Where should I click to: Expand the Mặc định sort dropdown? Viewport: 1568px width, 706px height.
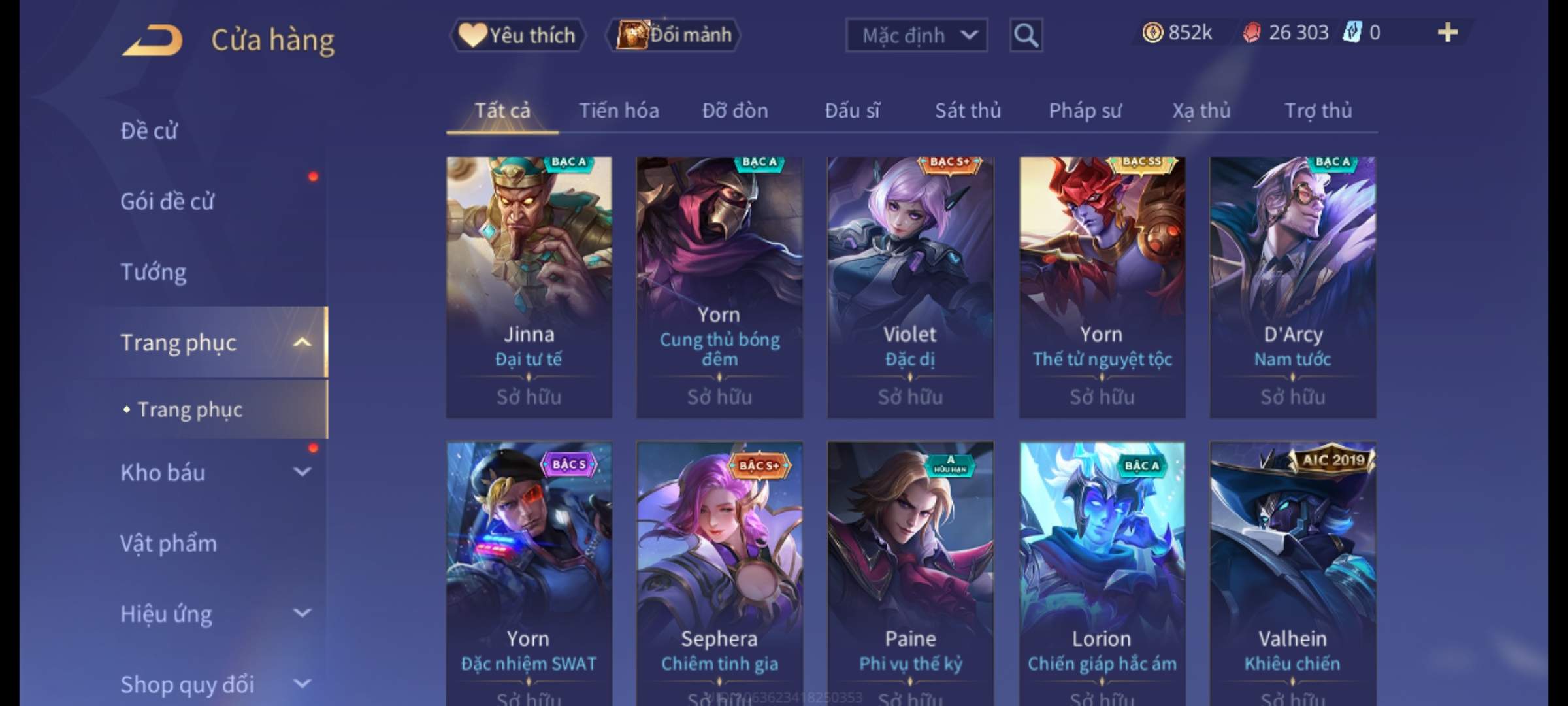916,35
